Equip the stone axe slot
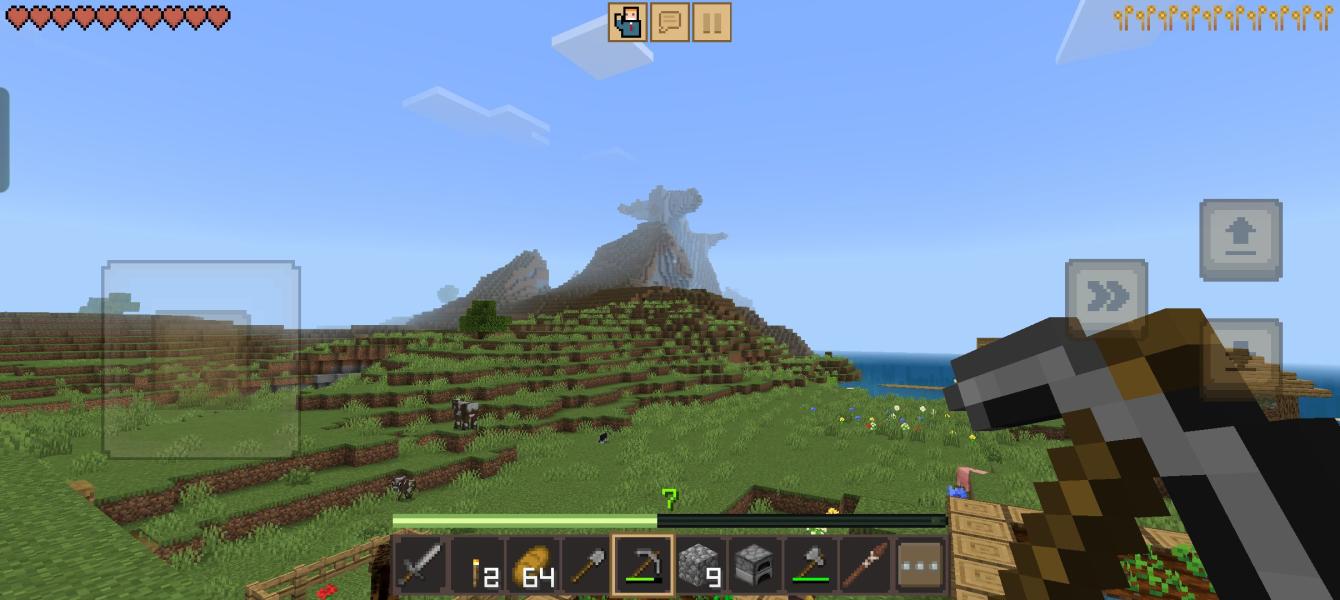The width and height of the screenshot is (1340, 600). [810, 566]
